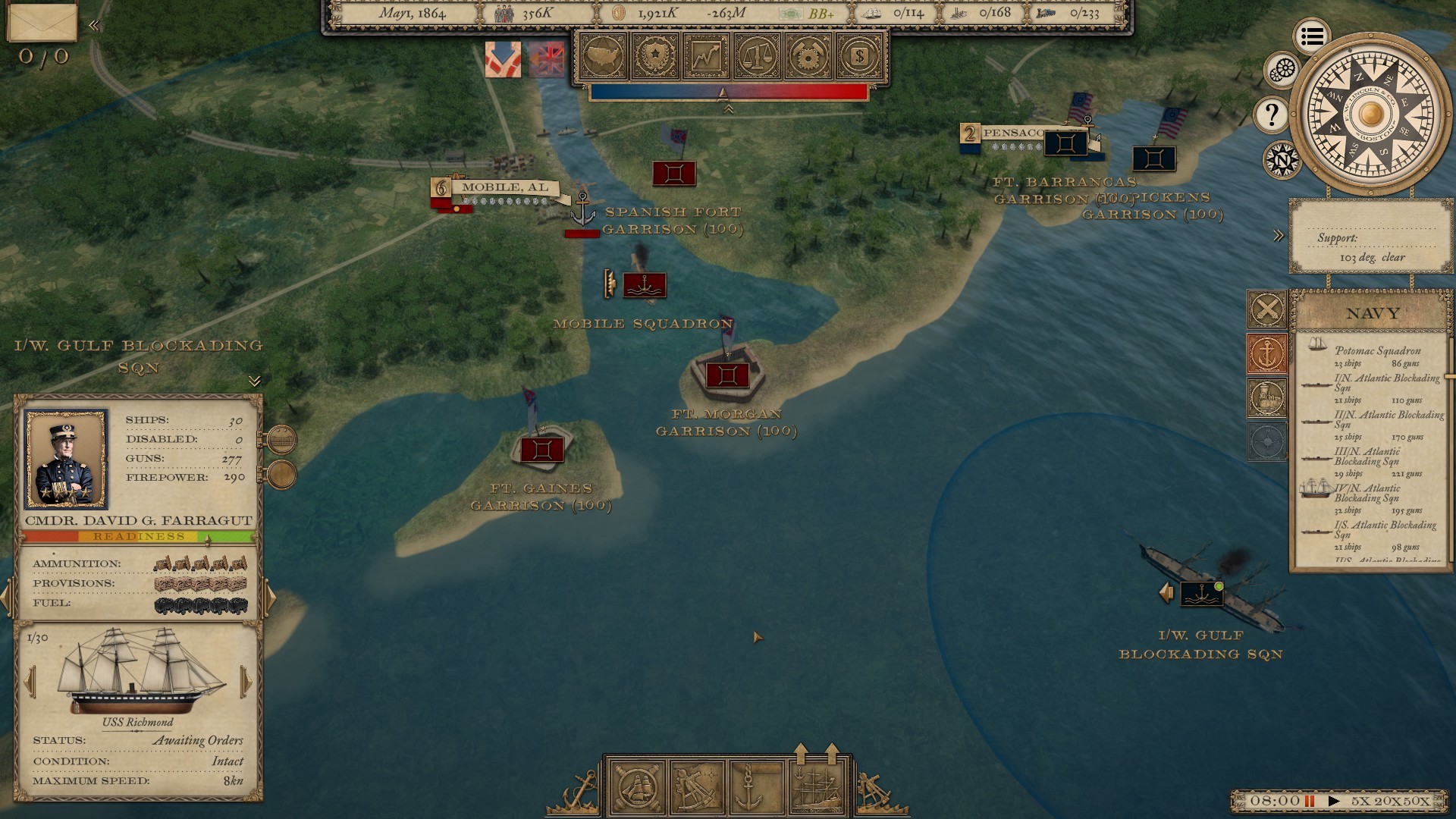Open the question mark help icon
1456x819 pixels.
coord(1272,114)
